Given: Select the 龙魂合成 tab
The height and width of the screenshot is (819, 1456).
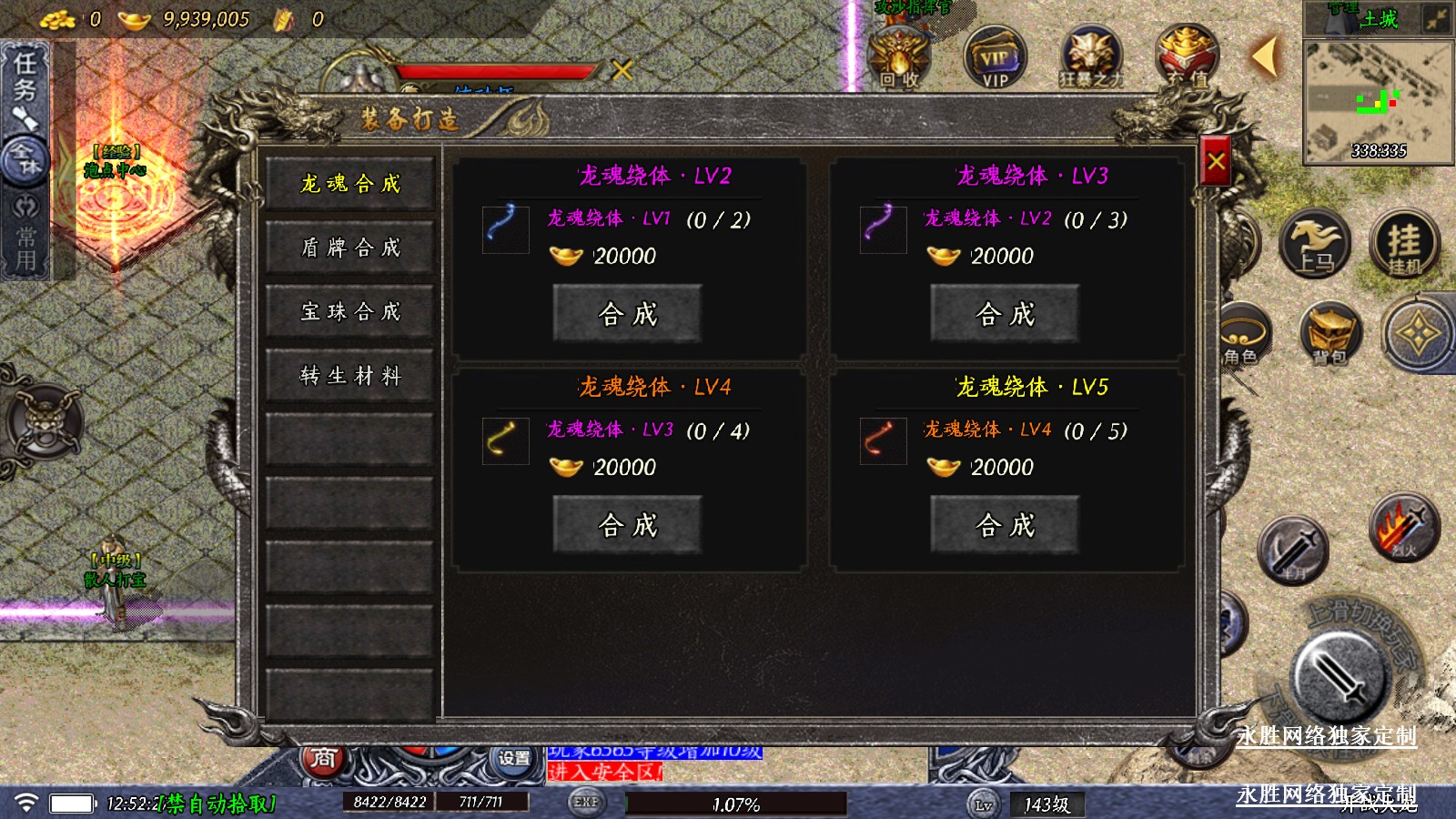Looking at the screenshot, I should pos(349,184).
